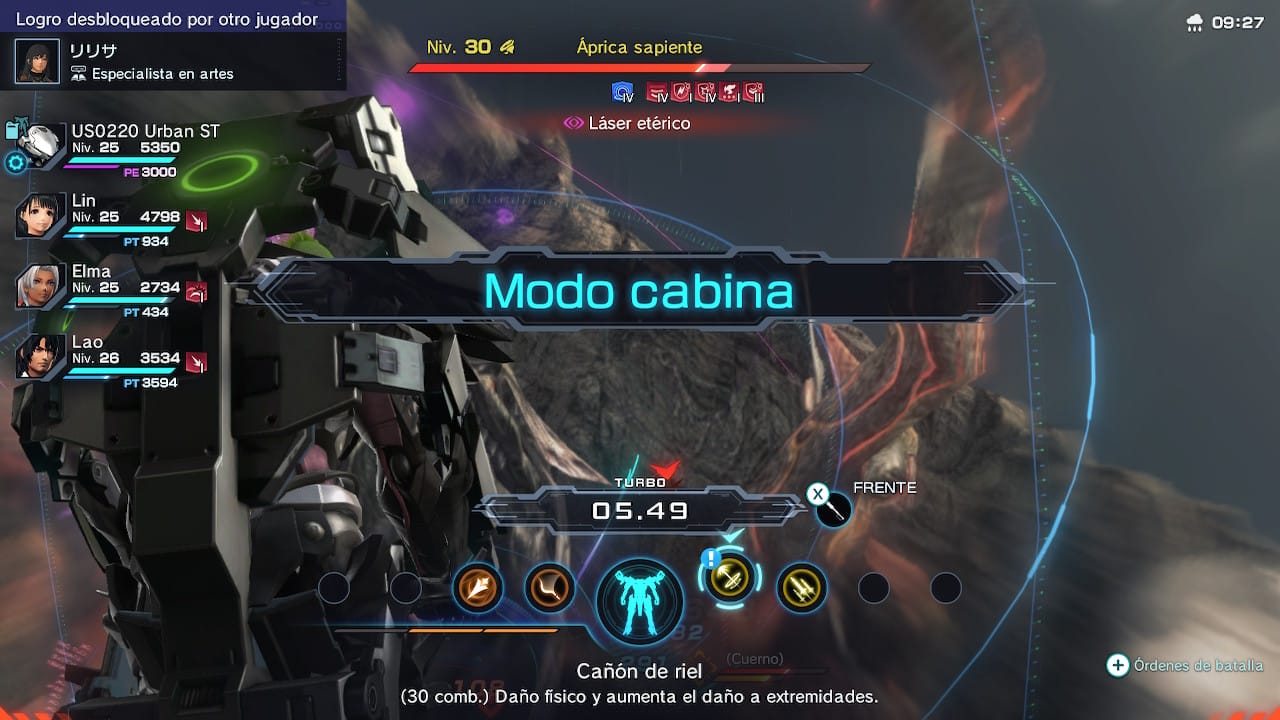Select the US0220 Urban ST Skell portrait
This screenshot has height=720, width=1280.
[x=42, y=146]
